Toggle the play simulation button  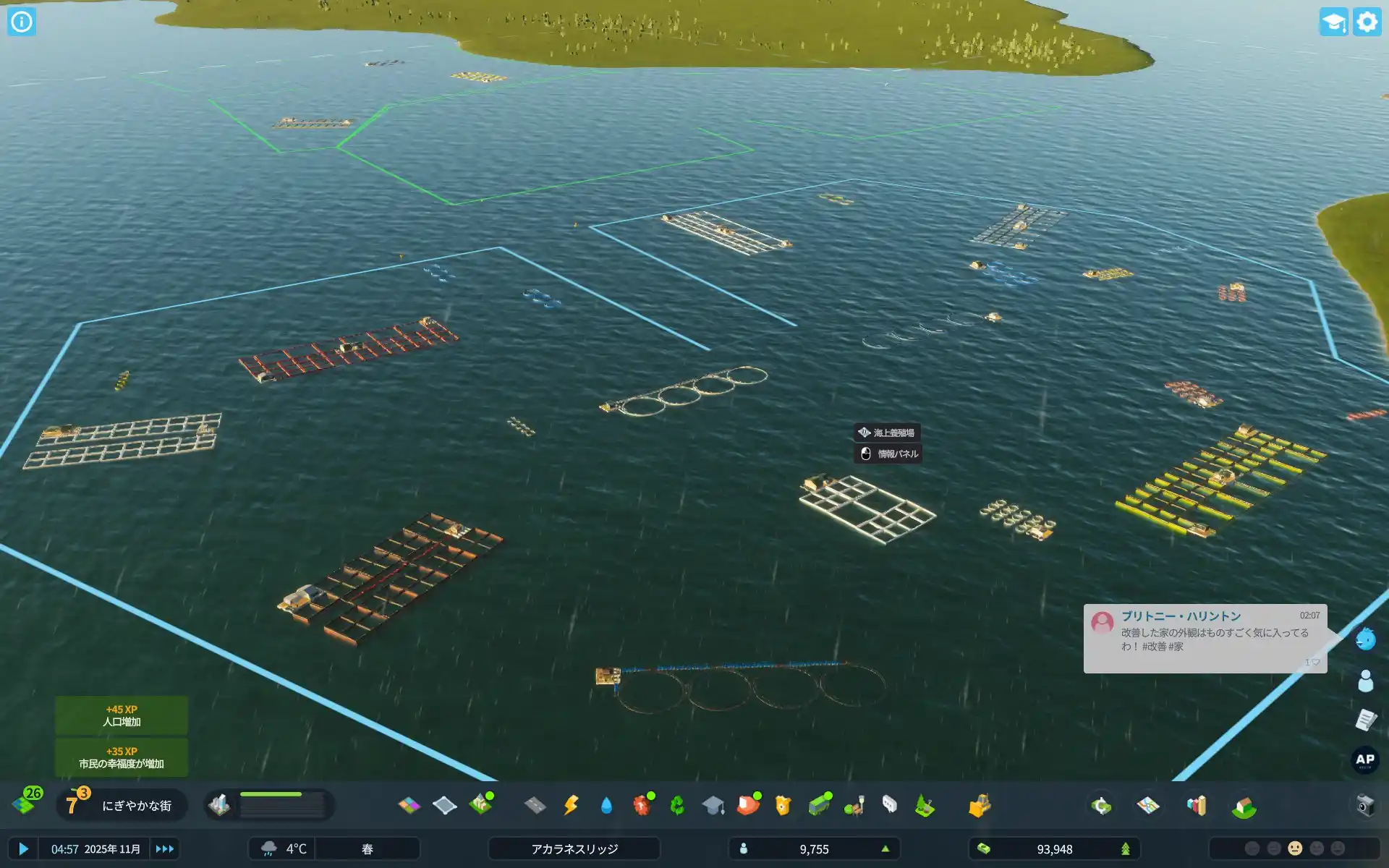click(x=23, y=848)
